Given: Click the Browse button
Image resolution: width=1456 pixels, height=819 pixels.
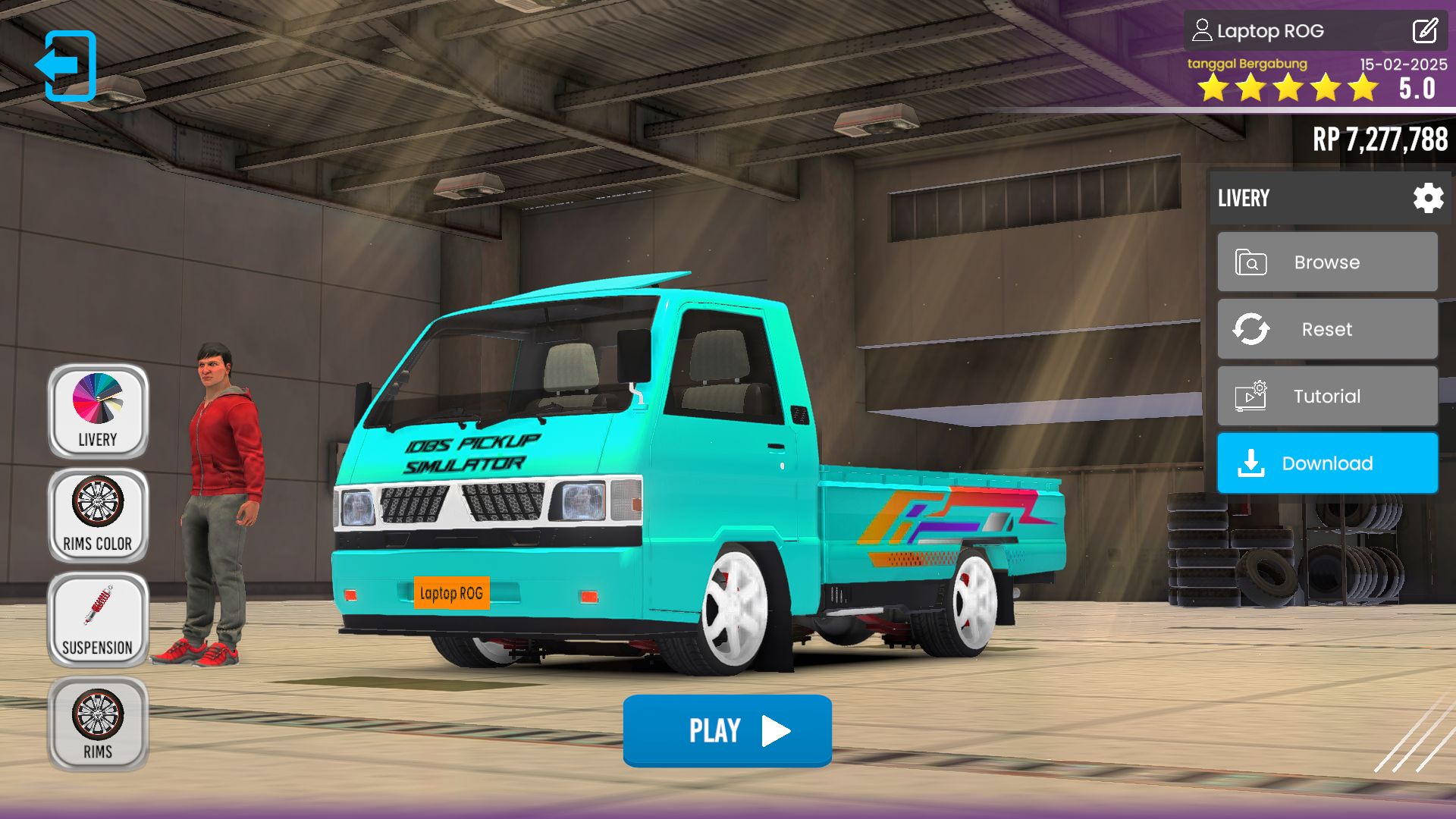Looking at the screenshot, I should click(x=1327, y=262).
